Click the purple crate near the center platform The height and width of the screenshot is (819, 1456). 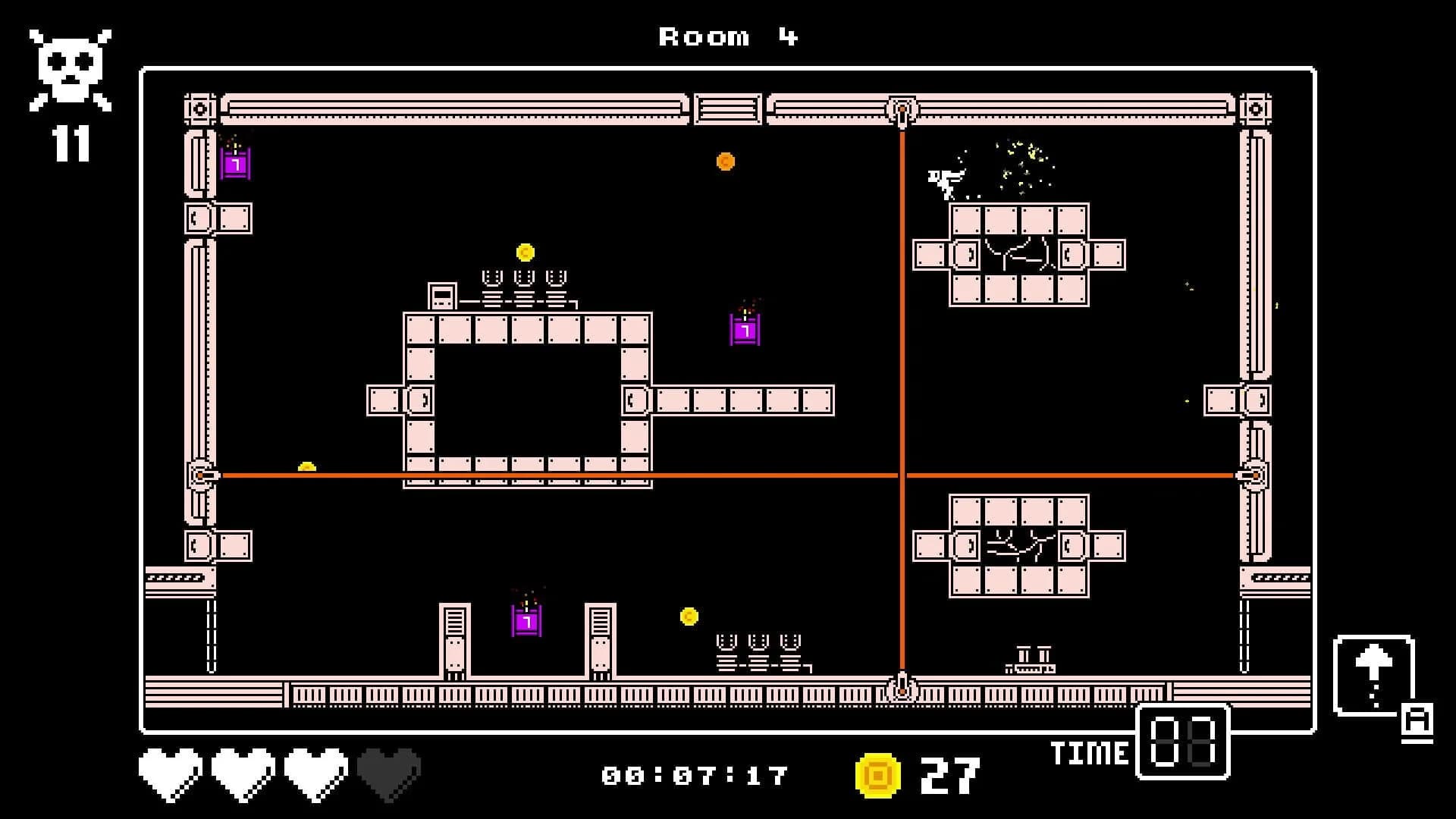tap(745, 331)
